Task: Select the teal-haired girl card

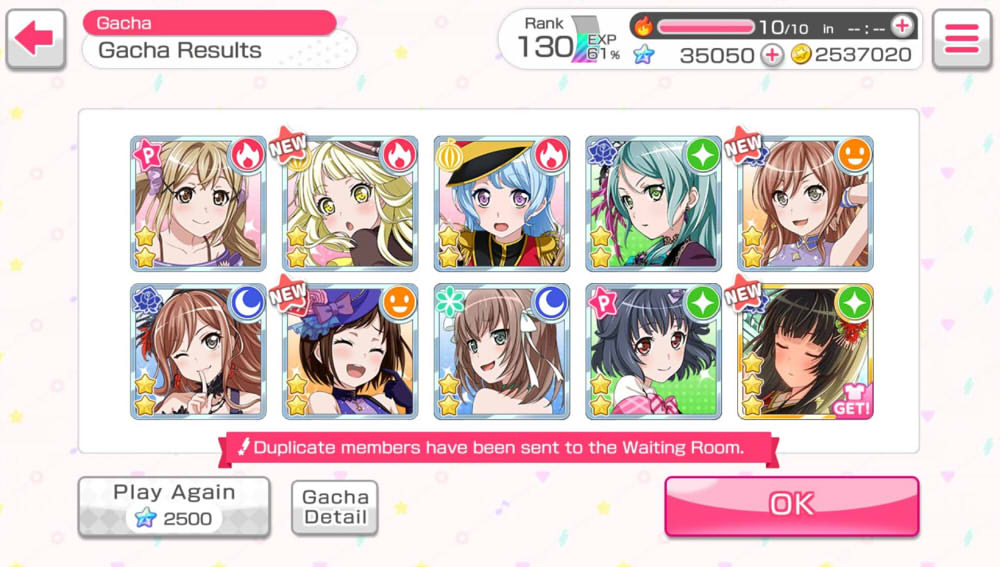Action: (x=654, y=204)
